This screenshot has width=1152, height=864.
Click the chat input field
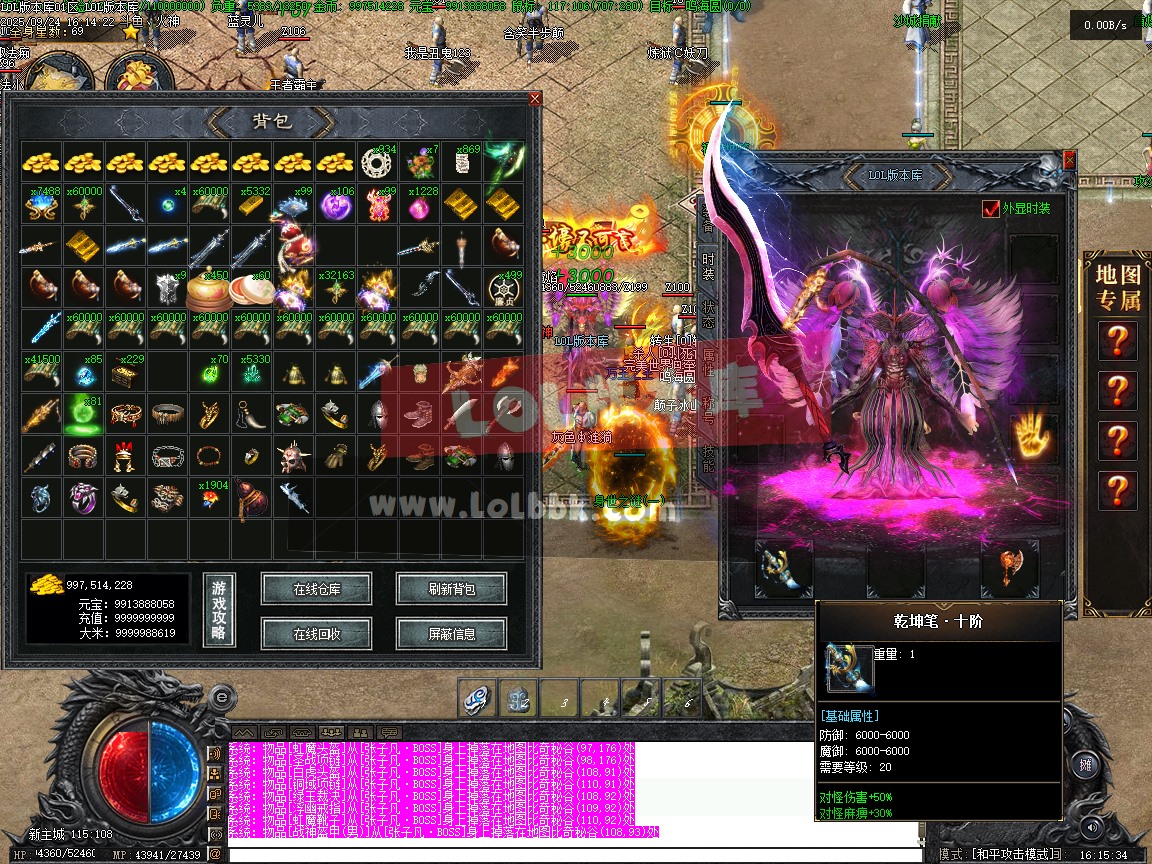tap(570, 854)
